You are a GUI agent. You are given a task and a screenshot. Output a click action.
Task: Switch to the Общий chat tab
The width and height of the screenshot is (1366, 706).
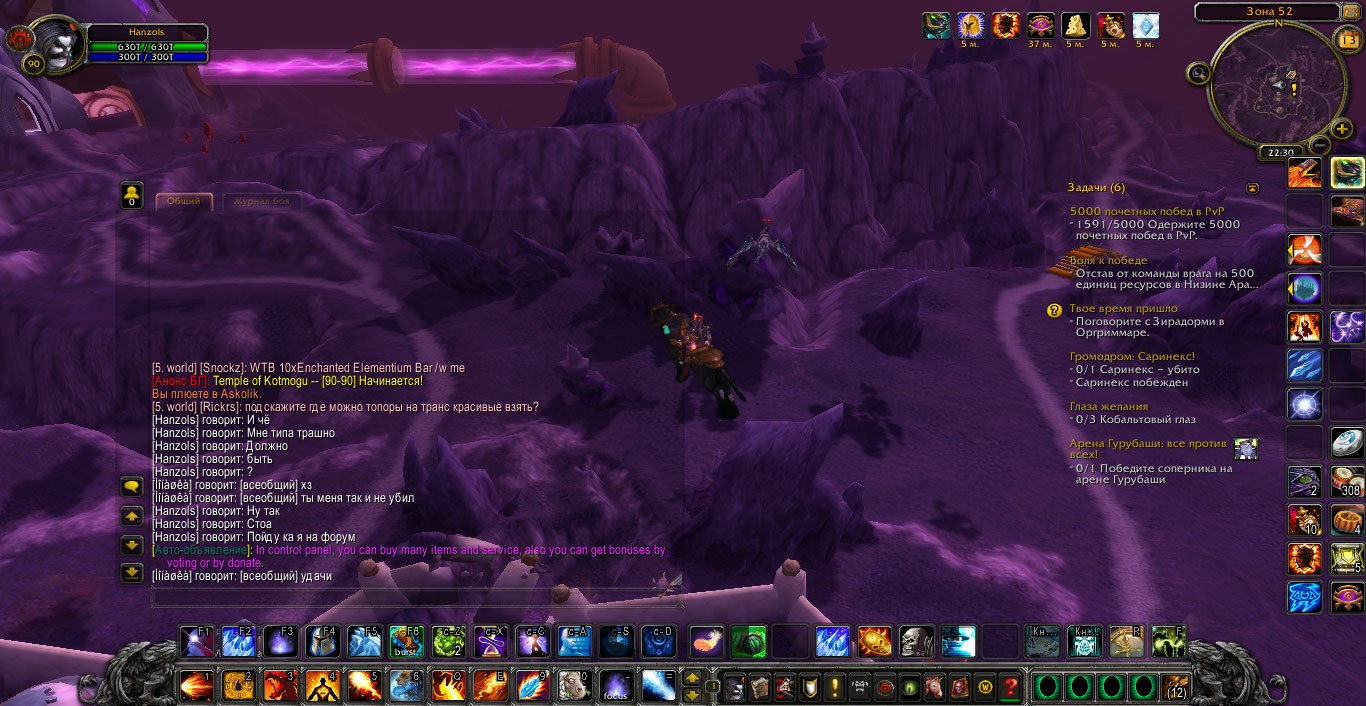click(183, 202)
